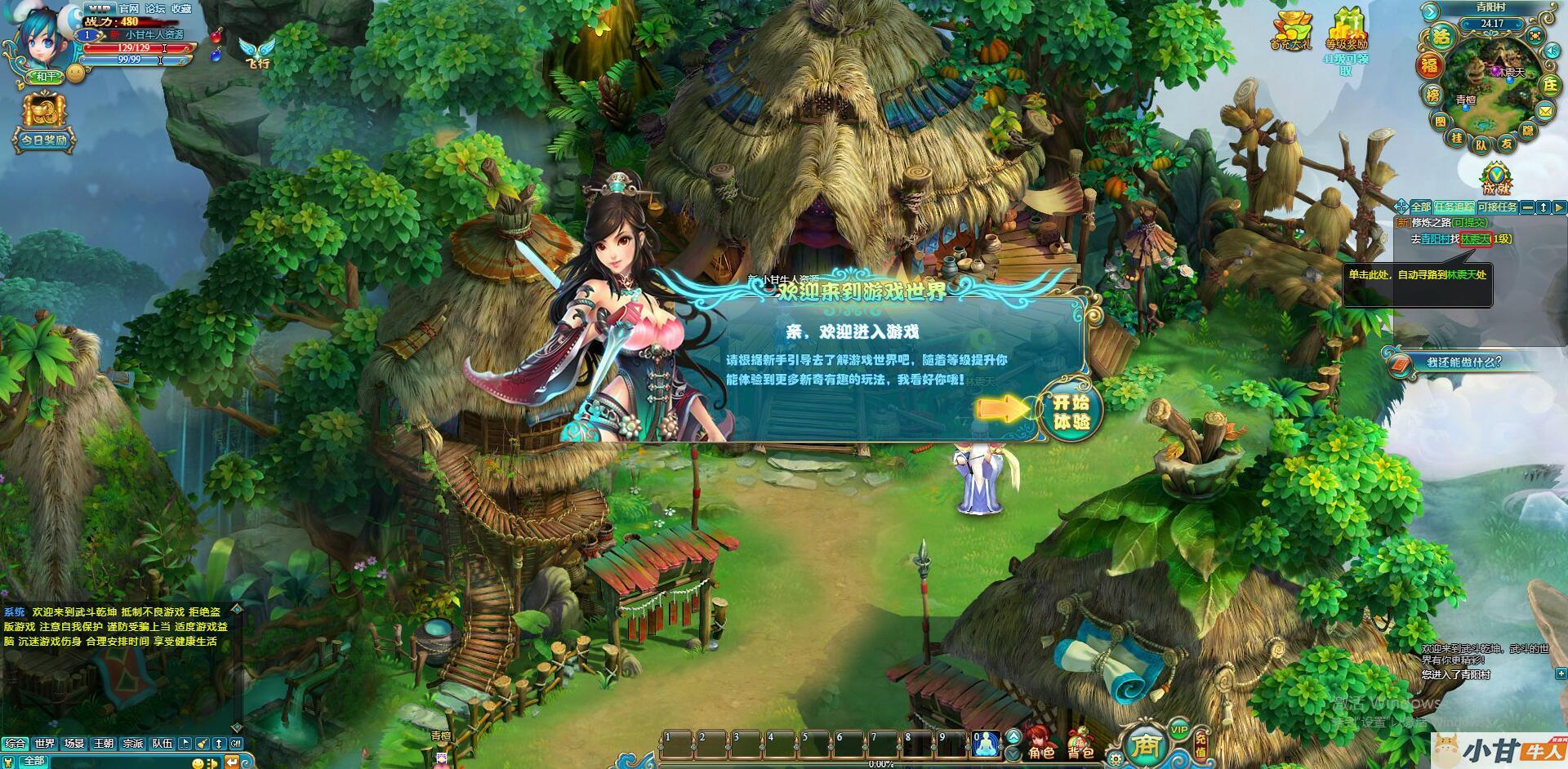Switch to the 可接任务 available quests tab
Screen dimensions: 1568x769
pyautogui.click(x=1496, y=207)
